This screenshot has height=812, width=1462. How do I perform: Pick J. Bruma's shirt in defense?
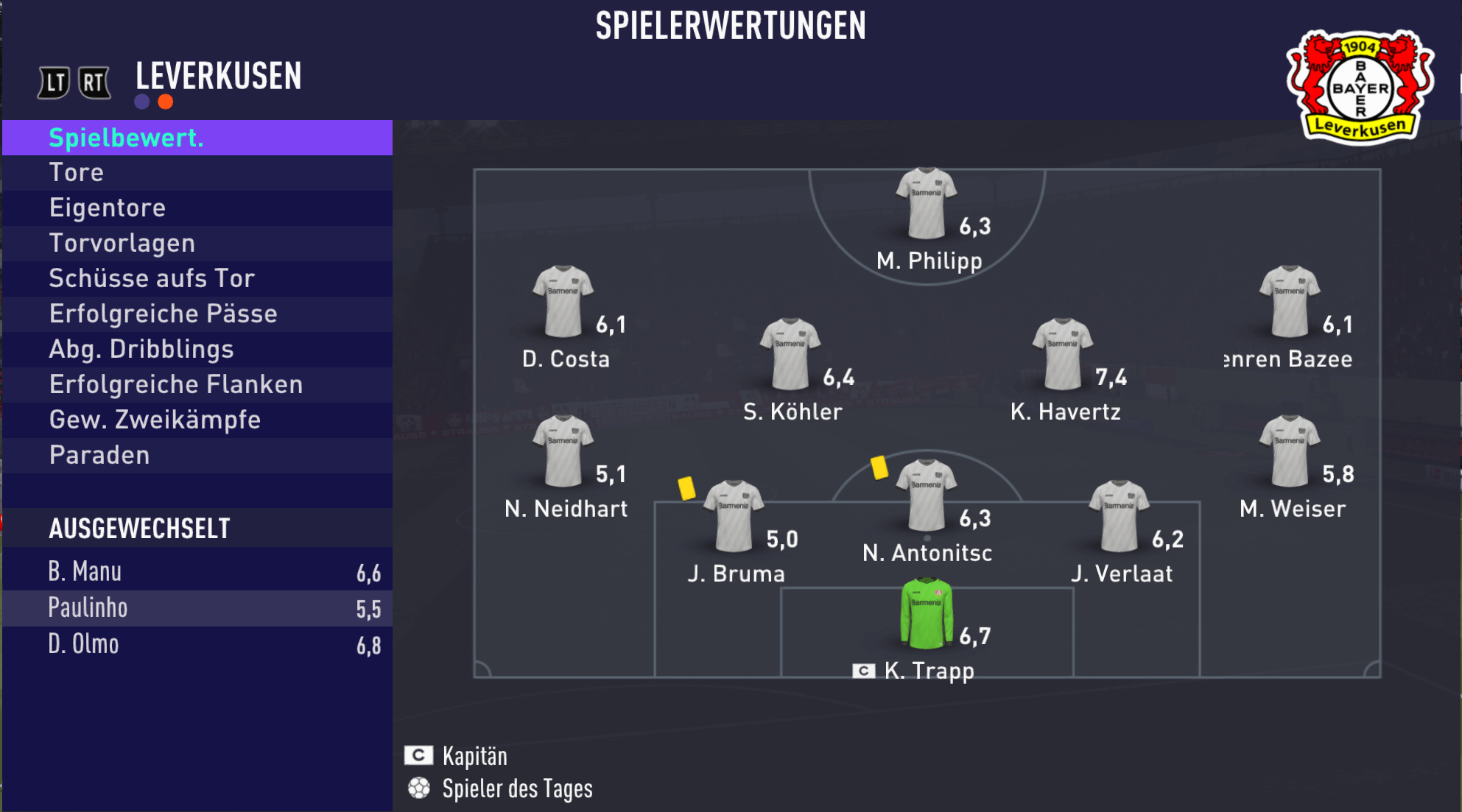coord(734,516)
